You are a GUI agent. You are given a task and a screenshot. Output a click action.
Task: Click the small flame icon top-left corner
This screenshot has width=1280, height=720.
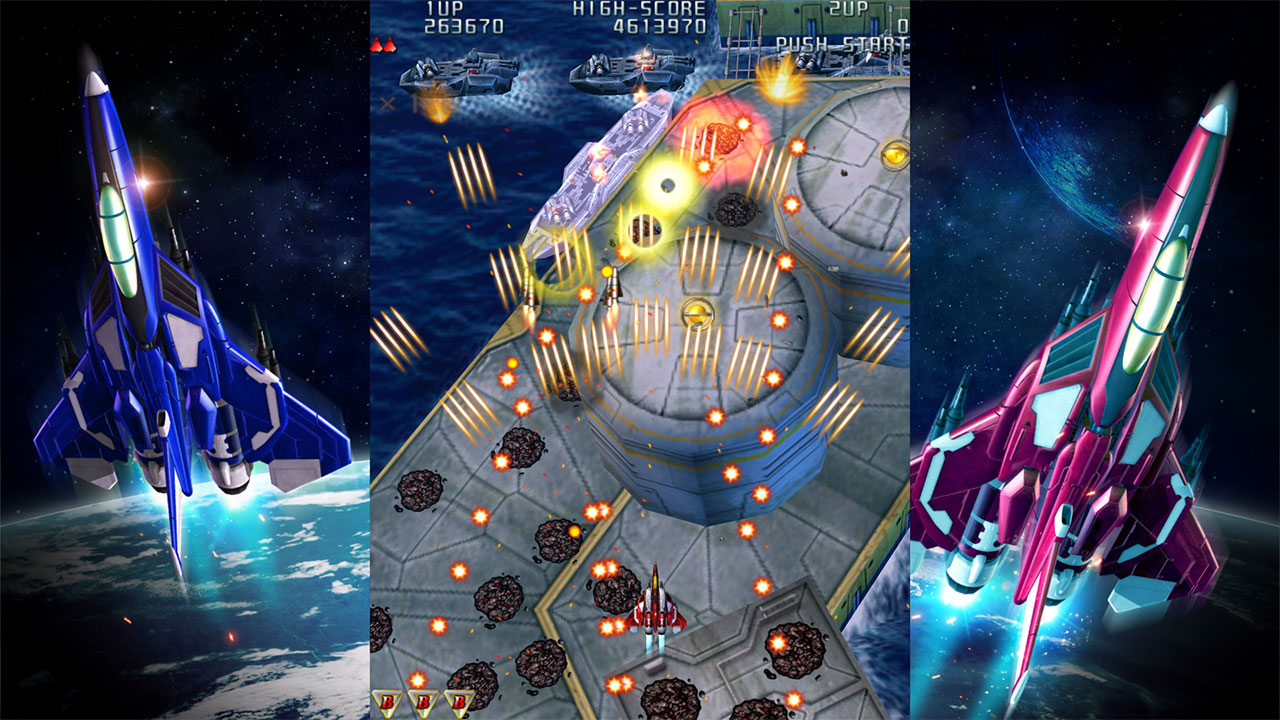(x=378, y=44)
